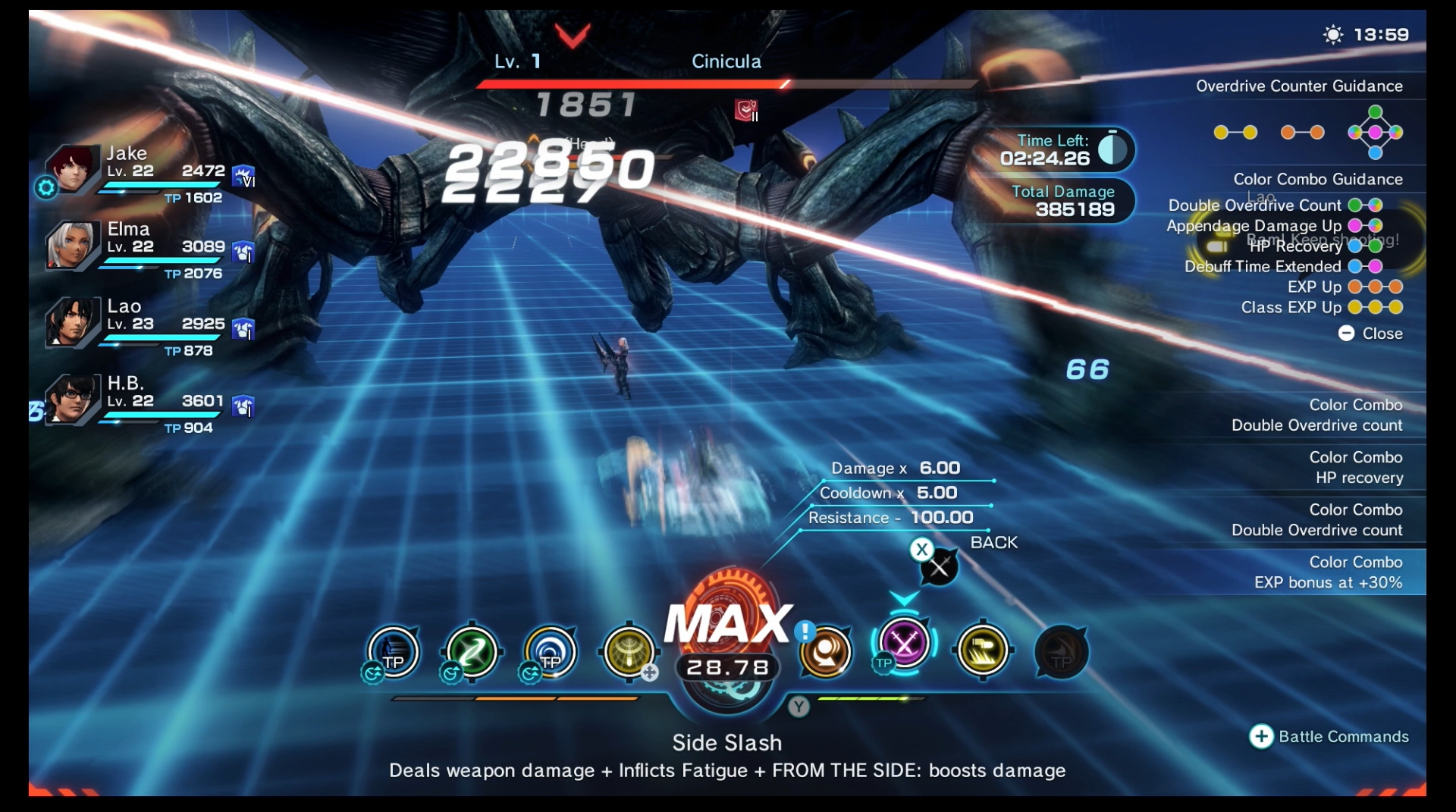Close the Color Combo Guidance panel
The width and height of the screenshot is (1456, 812).
point(1371,334)
